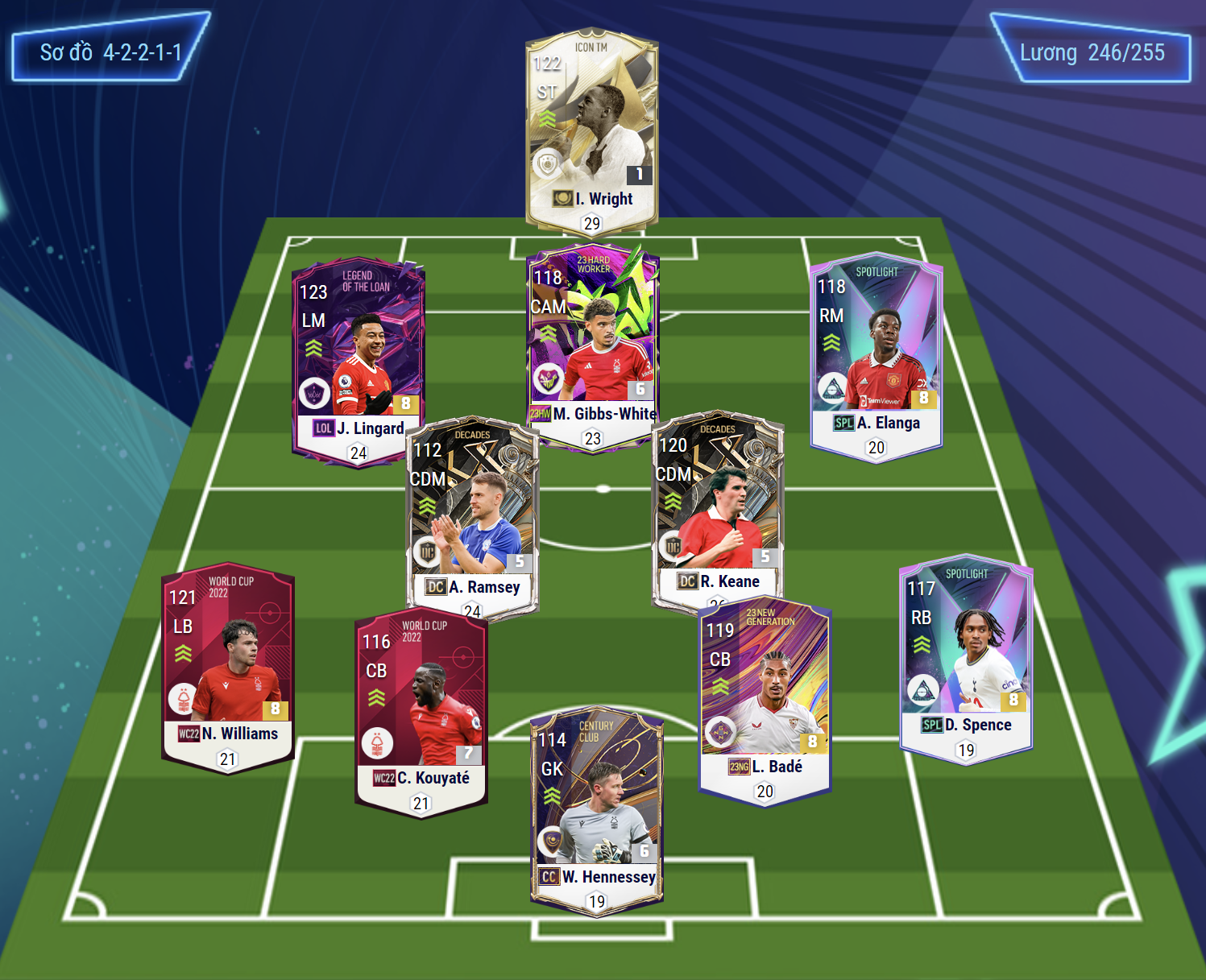This screenshot has height=980, width=1206.
Task: Choose the N. Williams LB card
Action: [x=228, y=664]
